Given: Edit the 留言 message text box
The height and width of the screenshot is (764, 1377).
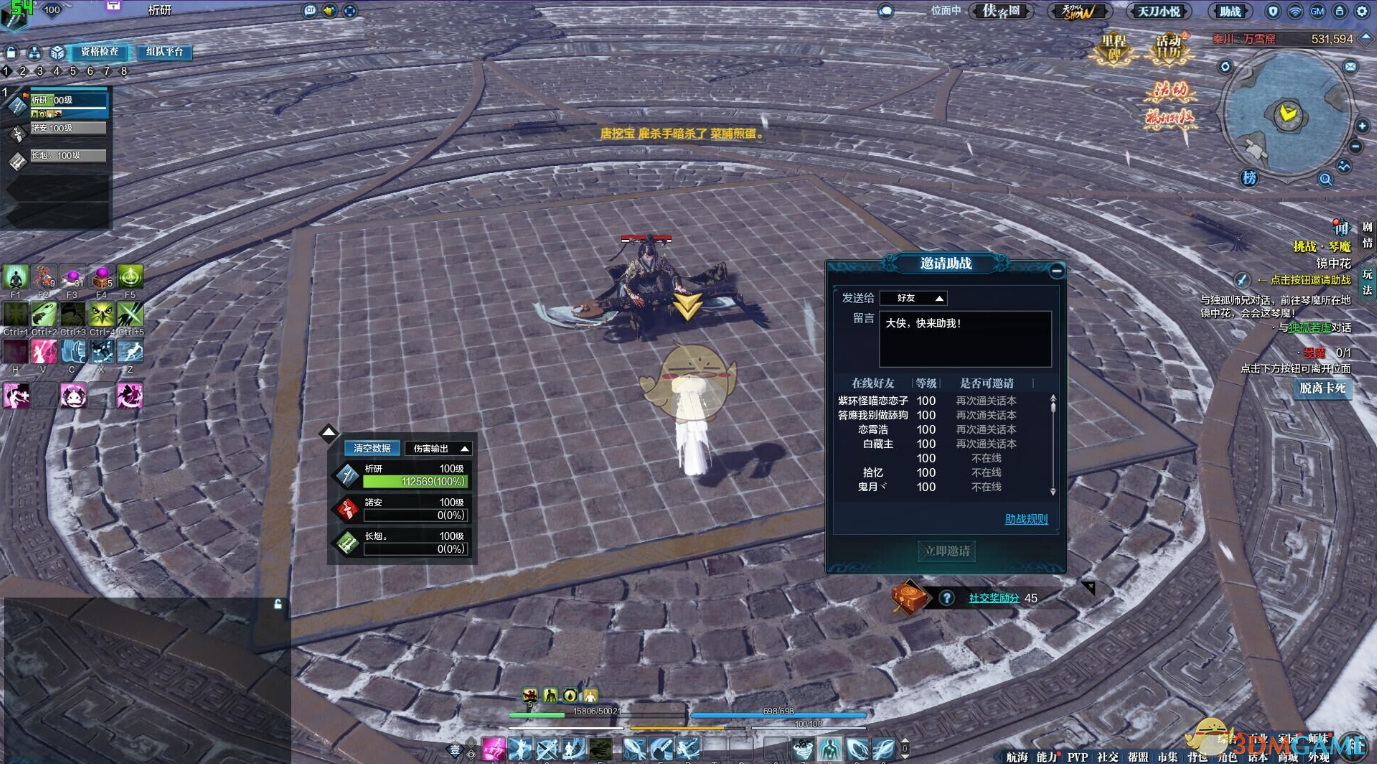Looking at the screenshot, I should 965,338.
